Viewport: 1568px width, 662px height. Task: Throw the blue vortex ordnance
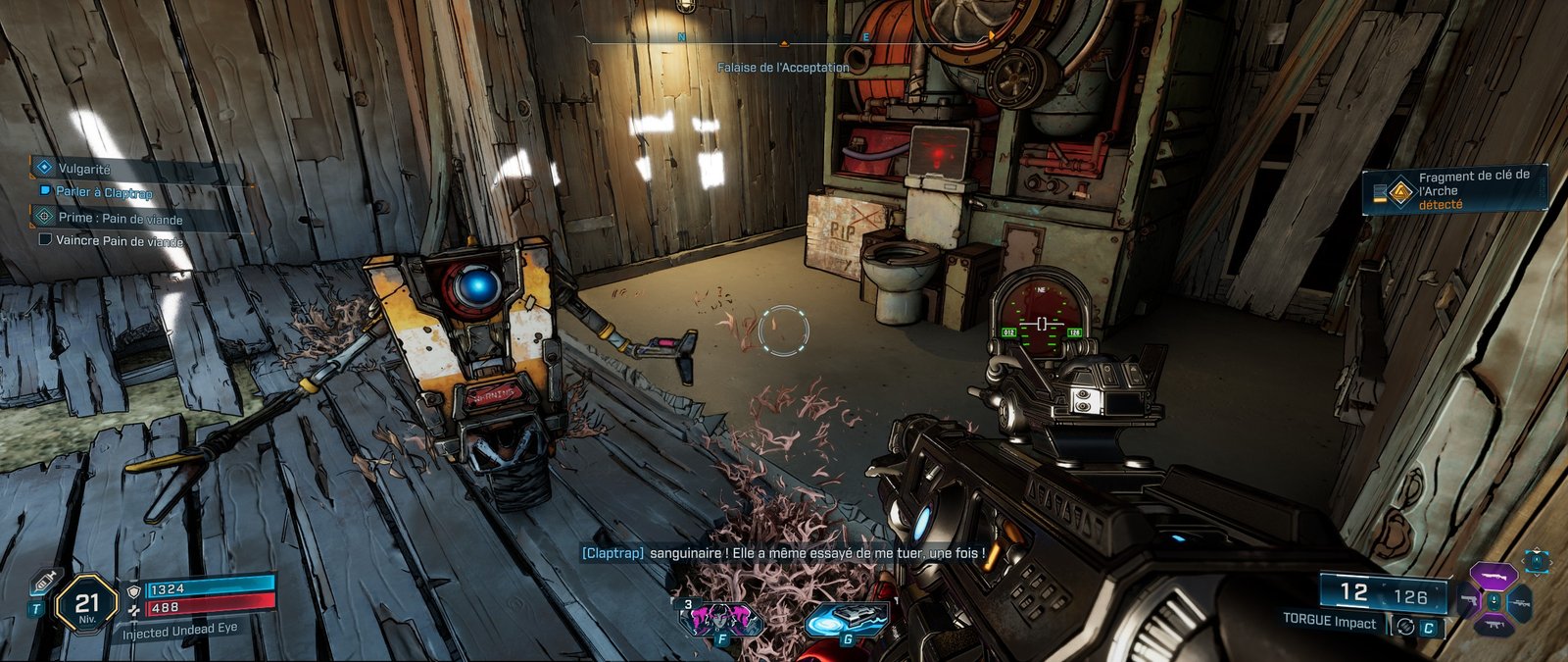click(x=846, y=620)
